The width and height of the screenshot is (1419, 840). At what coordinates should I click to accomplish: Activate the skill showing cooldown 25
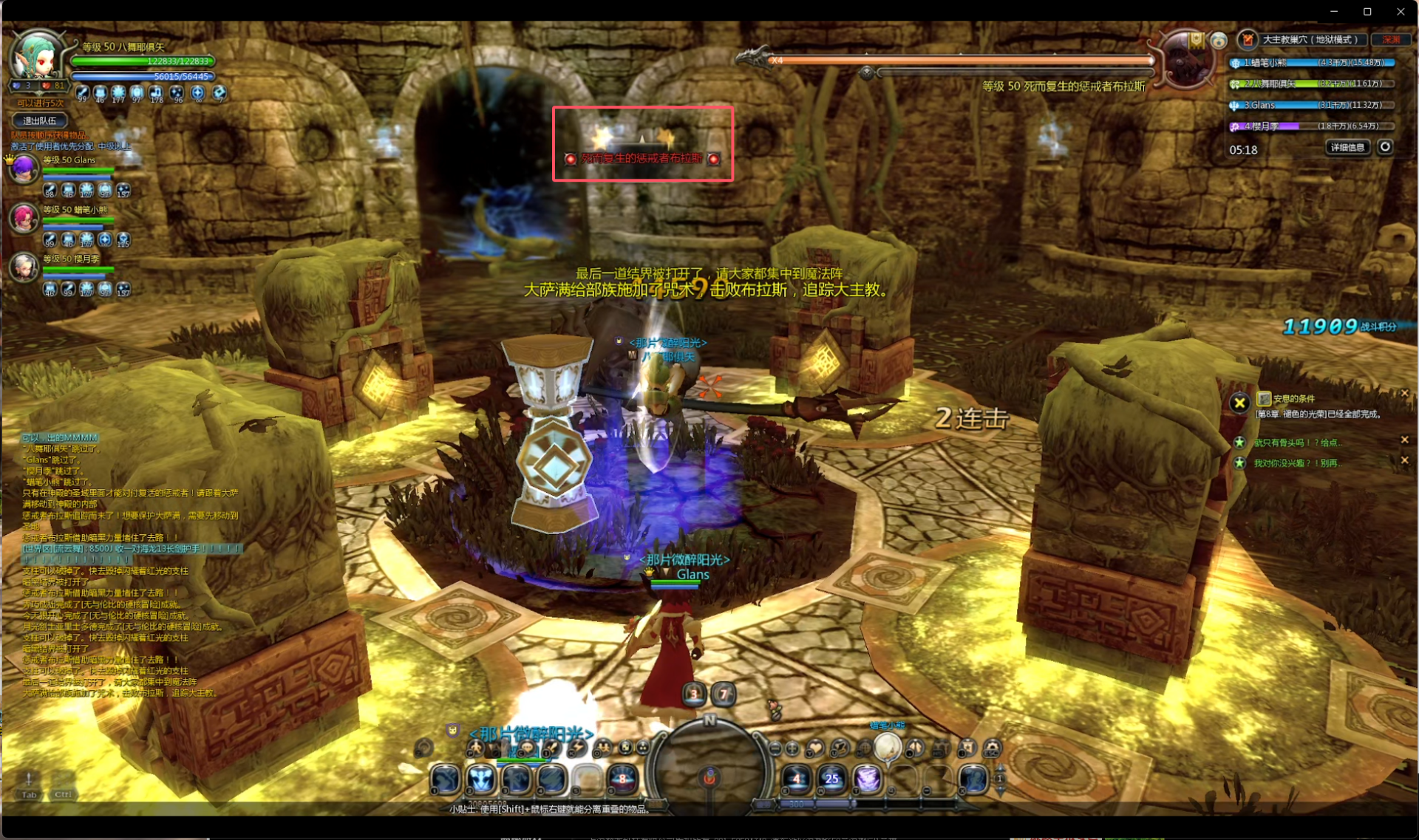pos(831,778)
